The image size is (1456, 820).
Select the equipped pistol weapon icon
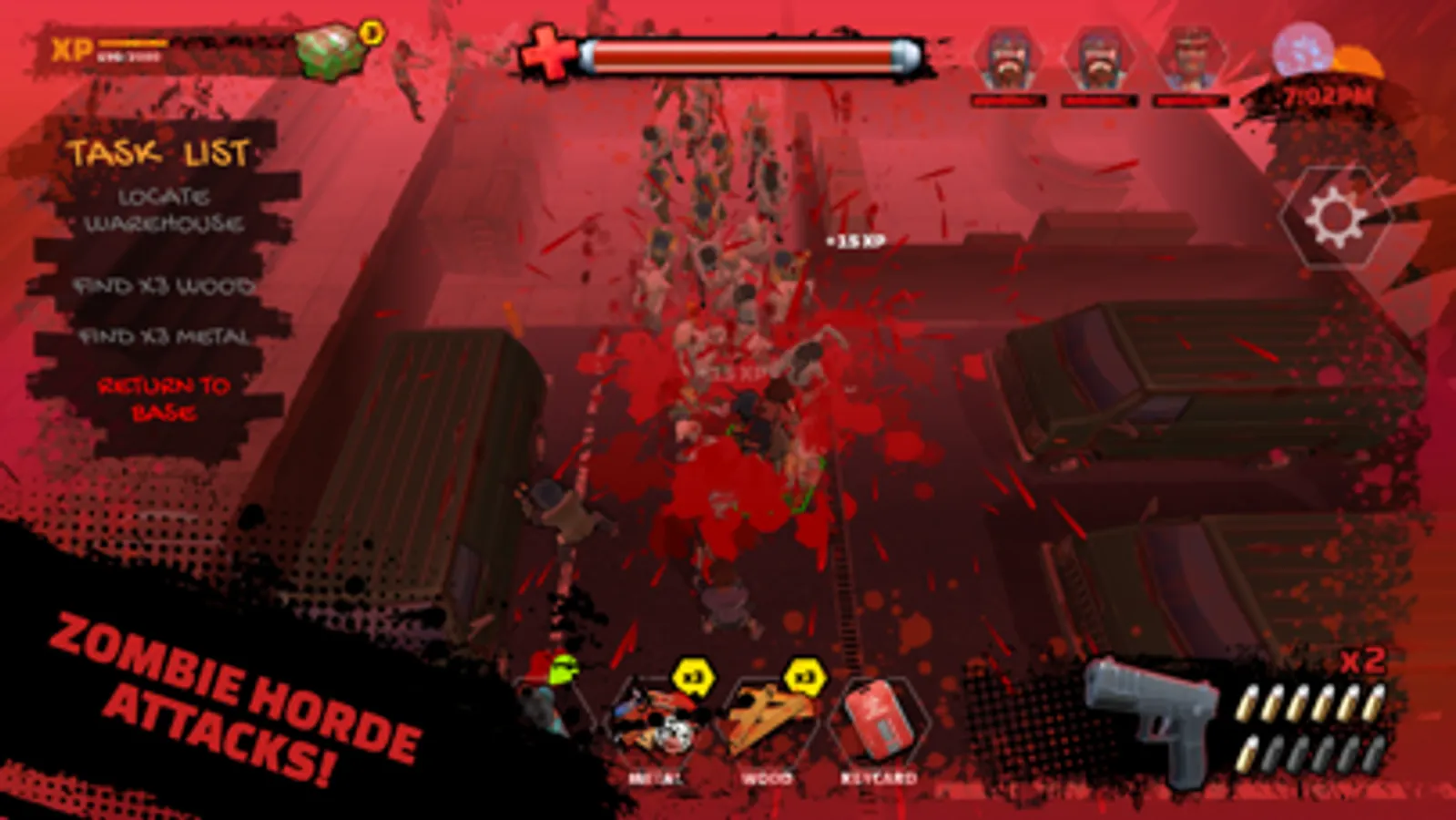coord(1152,711)
